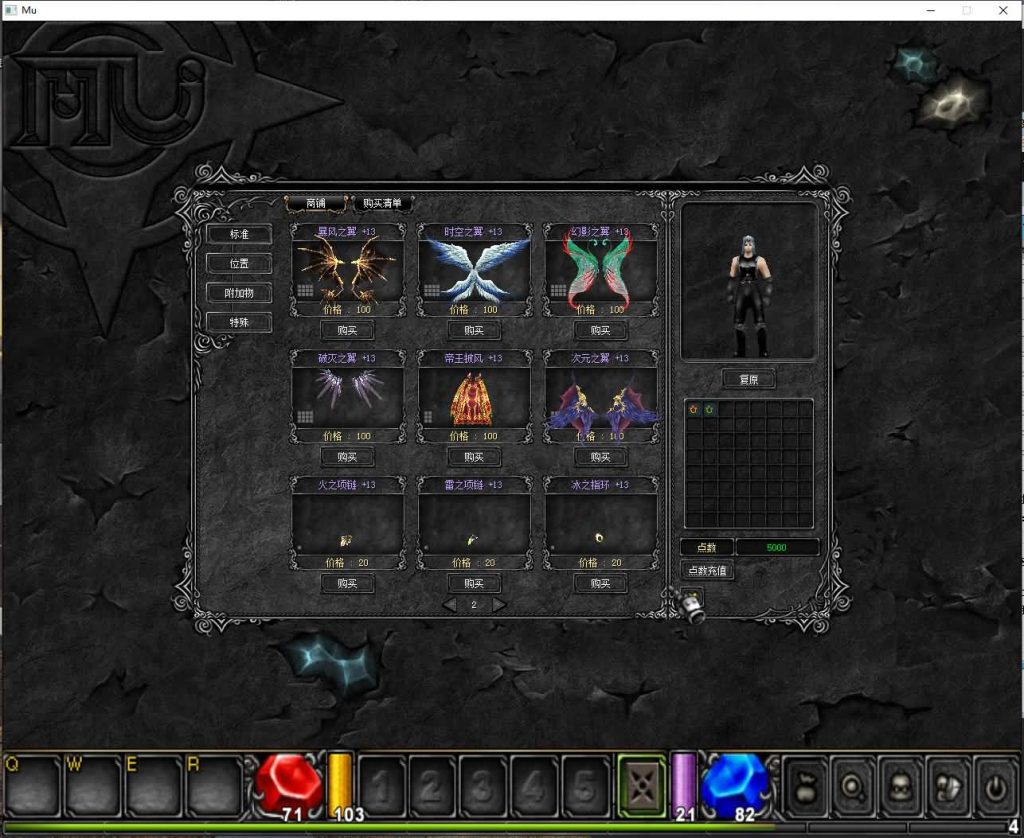Purchase the 时空之翼 wings
The image size is (1024, 838).
click(x=474, y=331)
